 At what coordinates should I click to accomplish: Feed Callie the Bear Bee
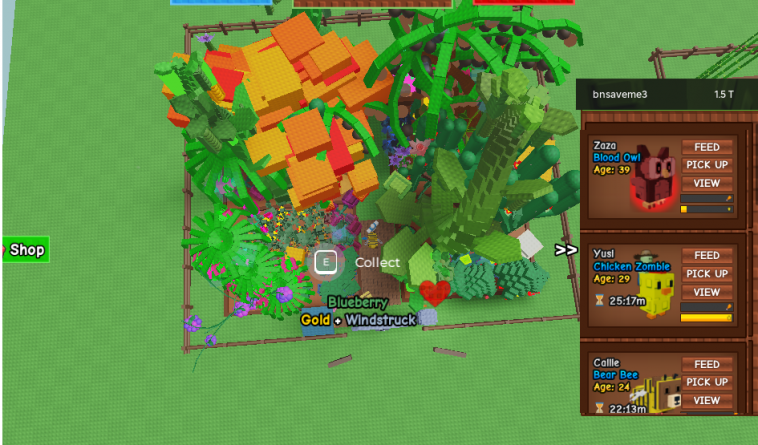pos(706,365)
